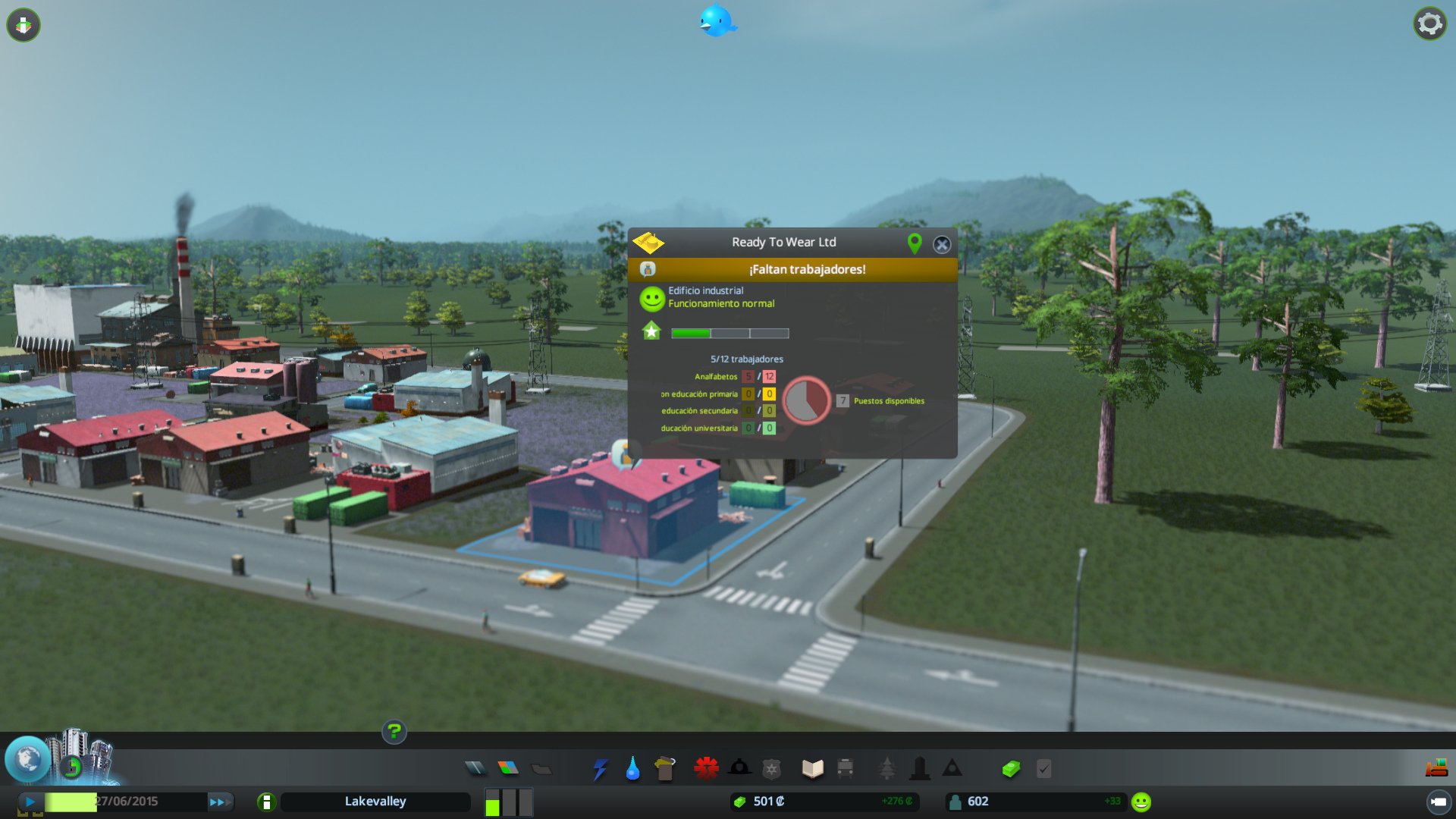The image size is (1456, 819).
Task: Open the economy budget panel
Action: point(1012,767)
